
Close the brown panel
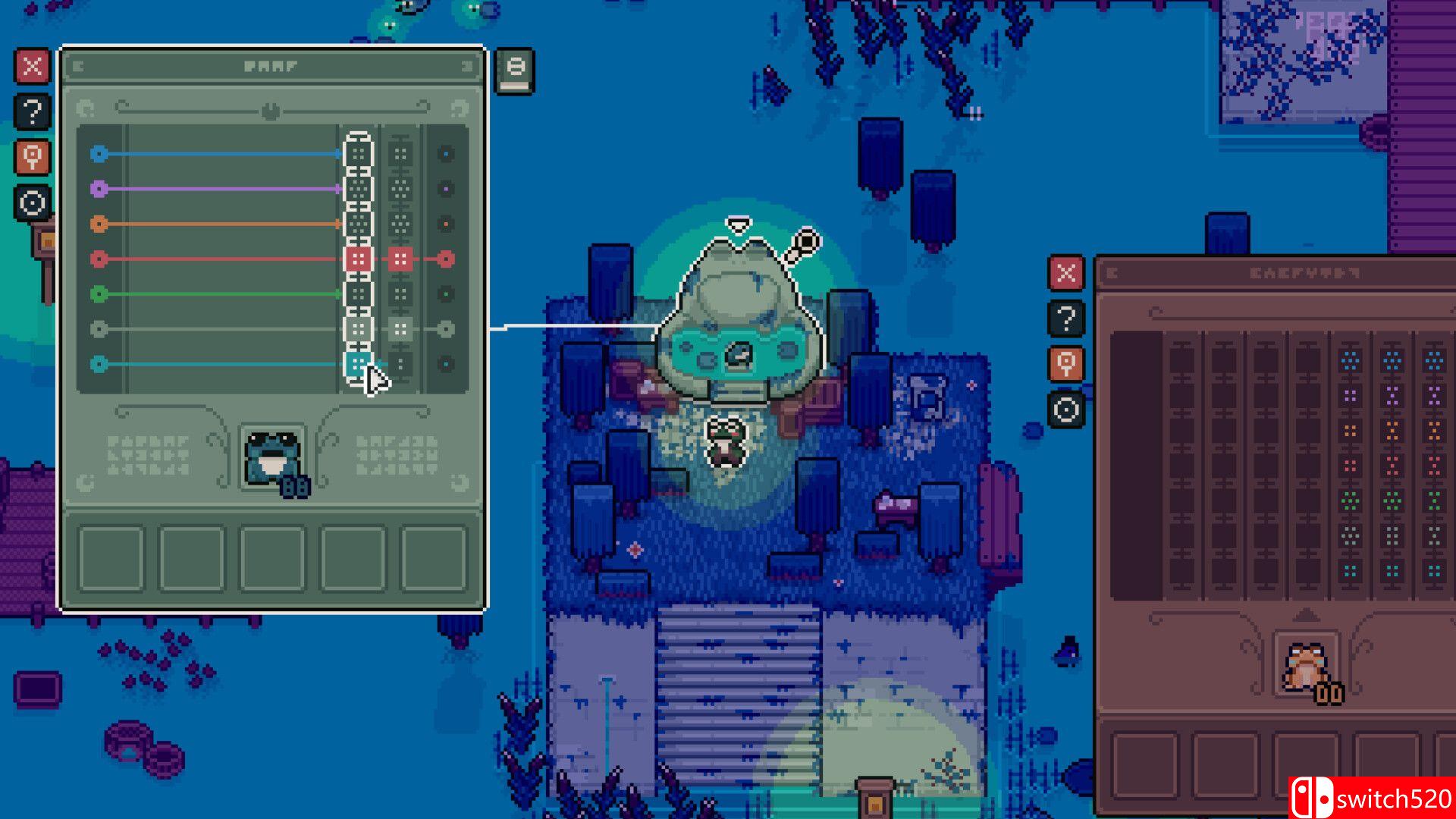[1066, 273]
